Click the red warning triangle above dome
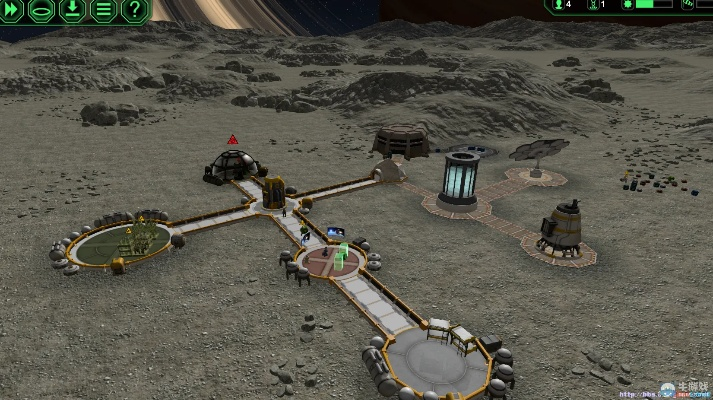Viewport: 713px width, 400px height. click(233, 139)
